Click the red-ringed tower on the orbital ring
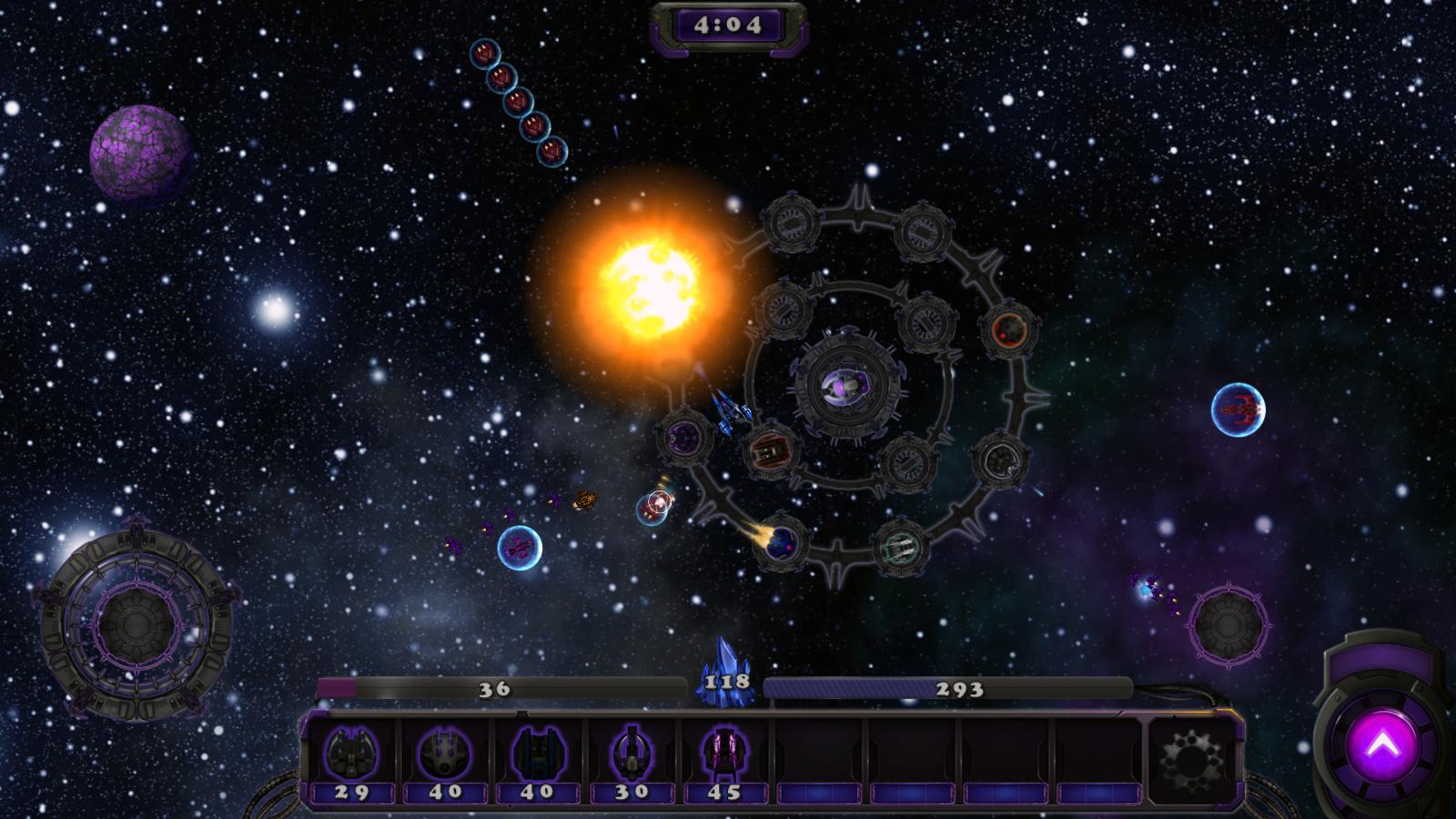The image size is (1456, 819). [1010, 330]
